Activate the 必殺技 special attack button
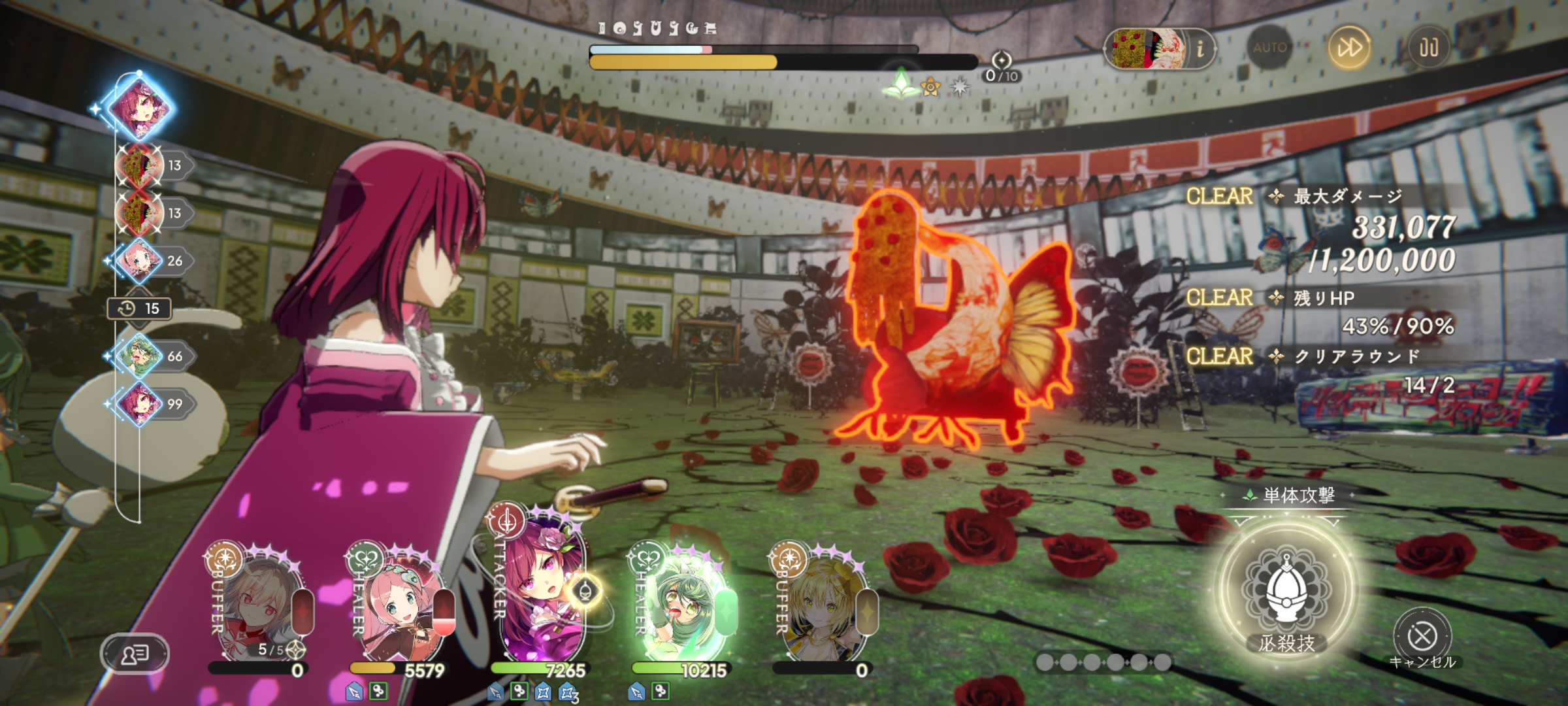Image resolution: width=1568 pixels, height=706 pixels. point(1286,592)
